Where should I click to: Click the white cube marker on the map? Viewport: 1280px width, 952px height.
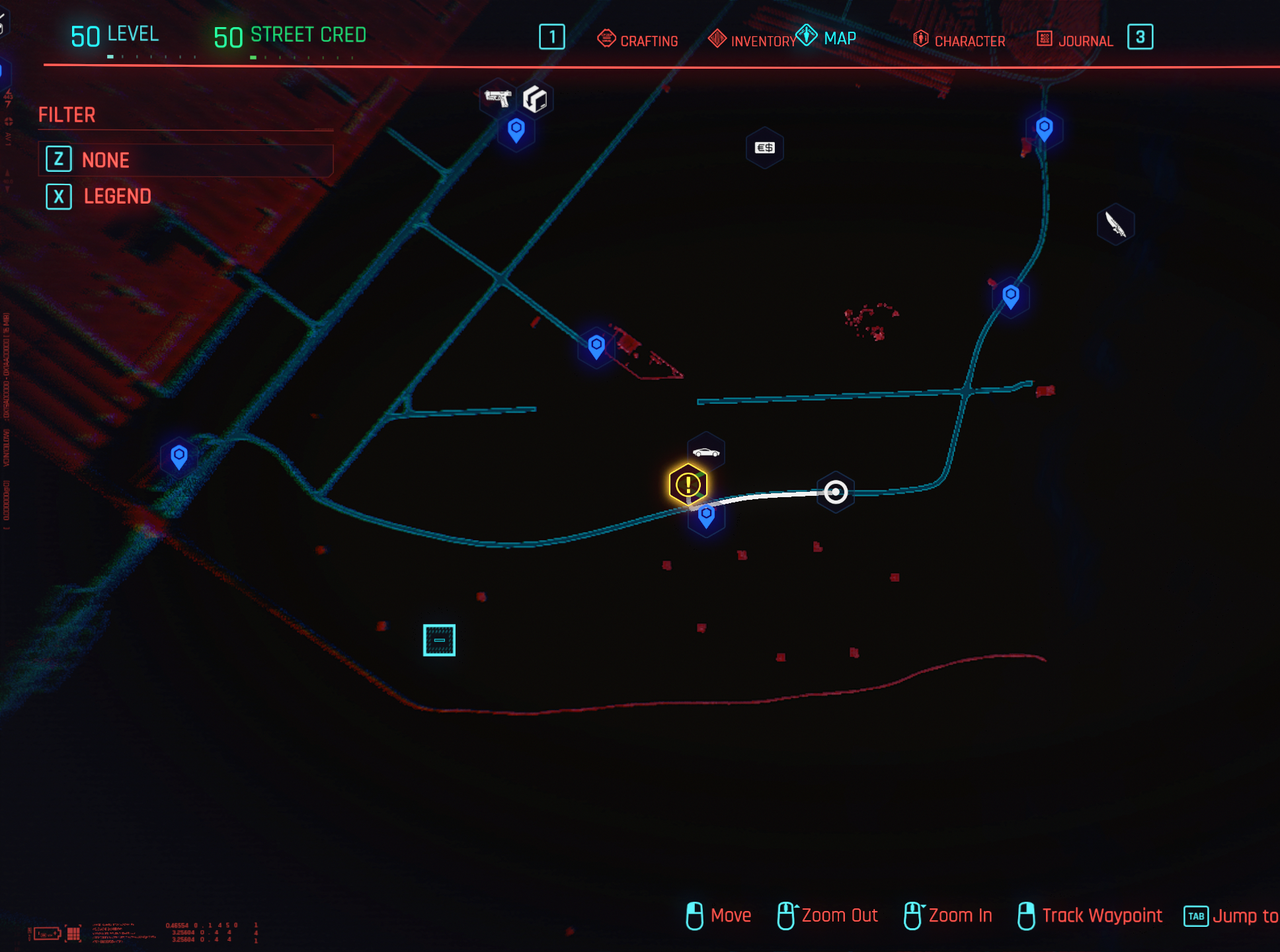(537, 100)
